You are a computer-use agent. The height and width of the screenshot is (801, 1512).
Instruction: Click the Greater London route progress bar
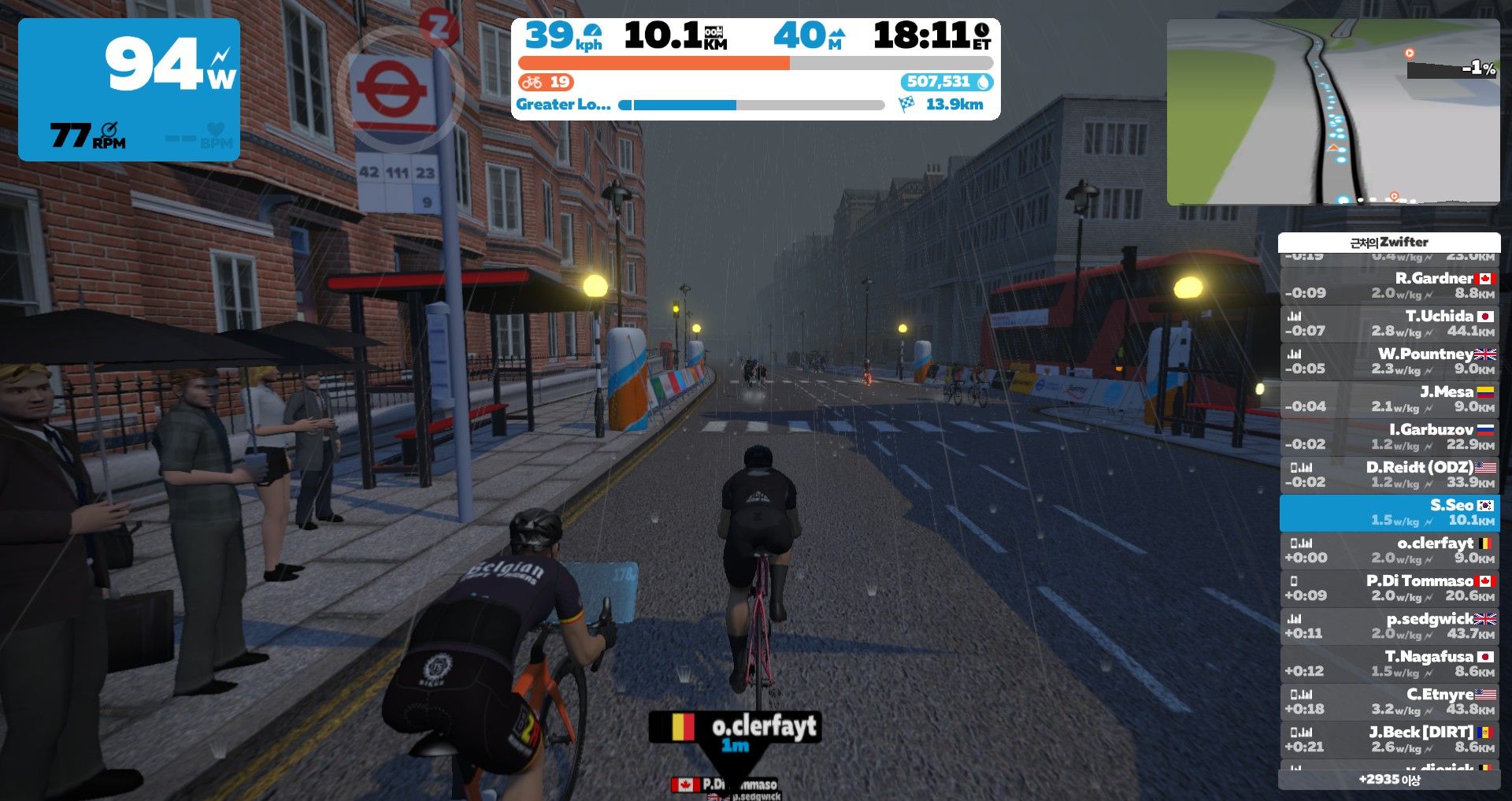pyautogui.click(x=754, y=105)
